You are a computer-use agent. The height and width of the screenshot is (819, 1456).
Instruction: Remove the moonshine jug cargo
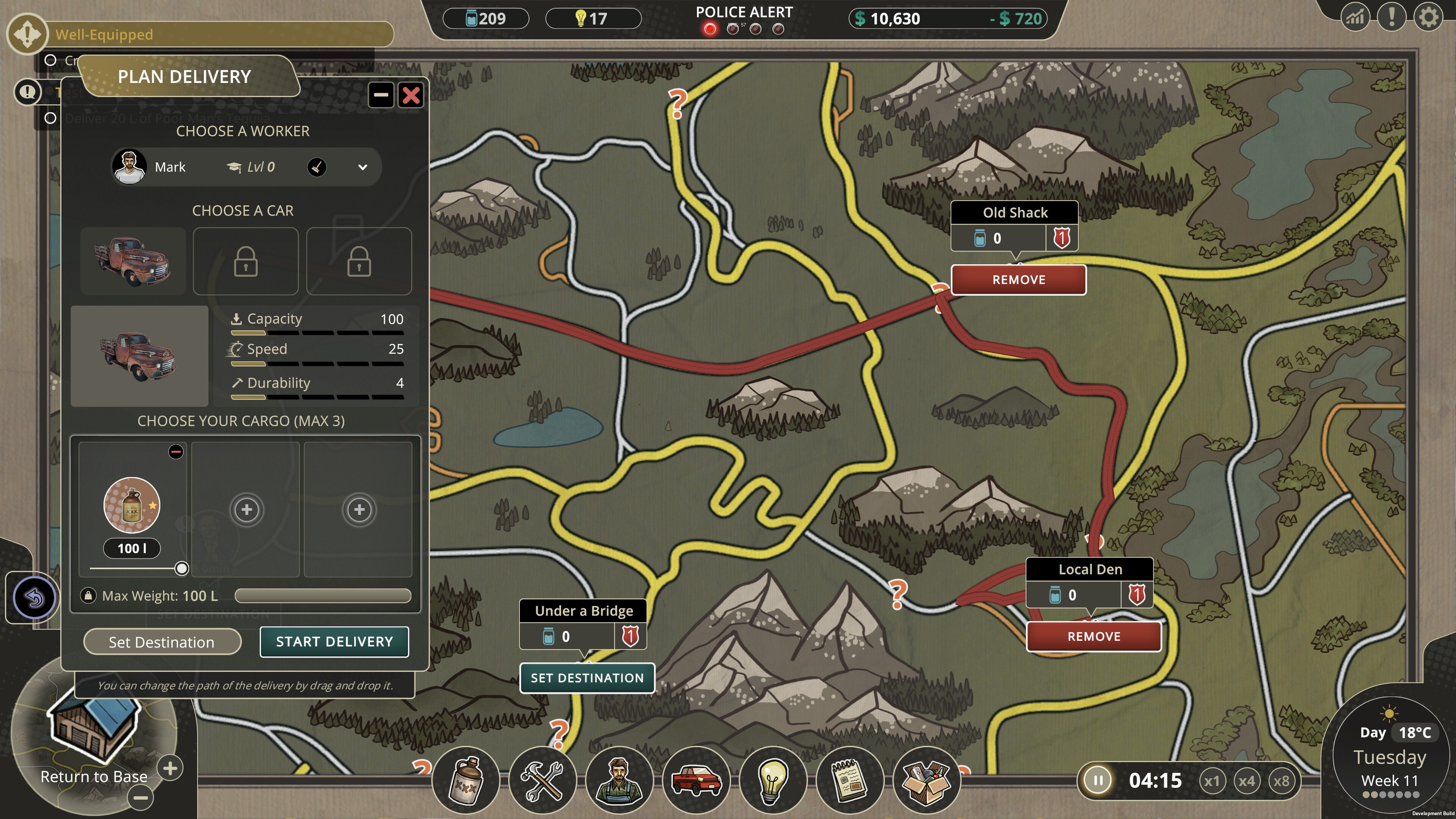[176, 452]
